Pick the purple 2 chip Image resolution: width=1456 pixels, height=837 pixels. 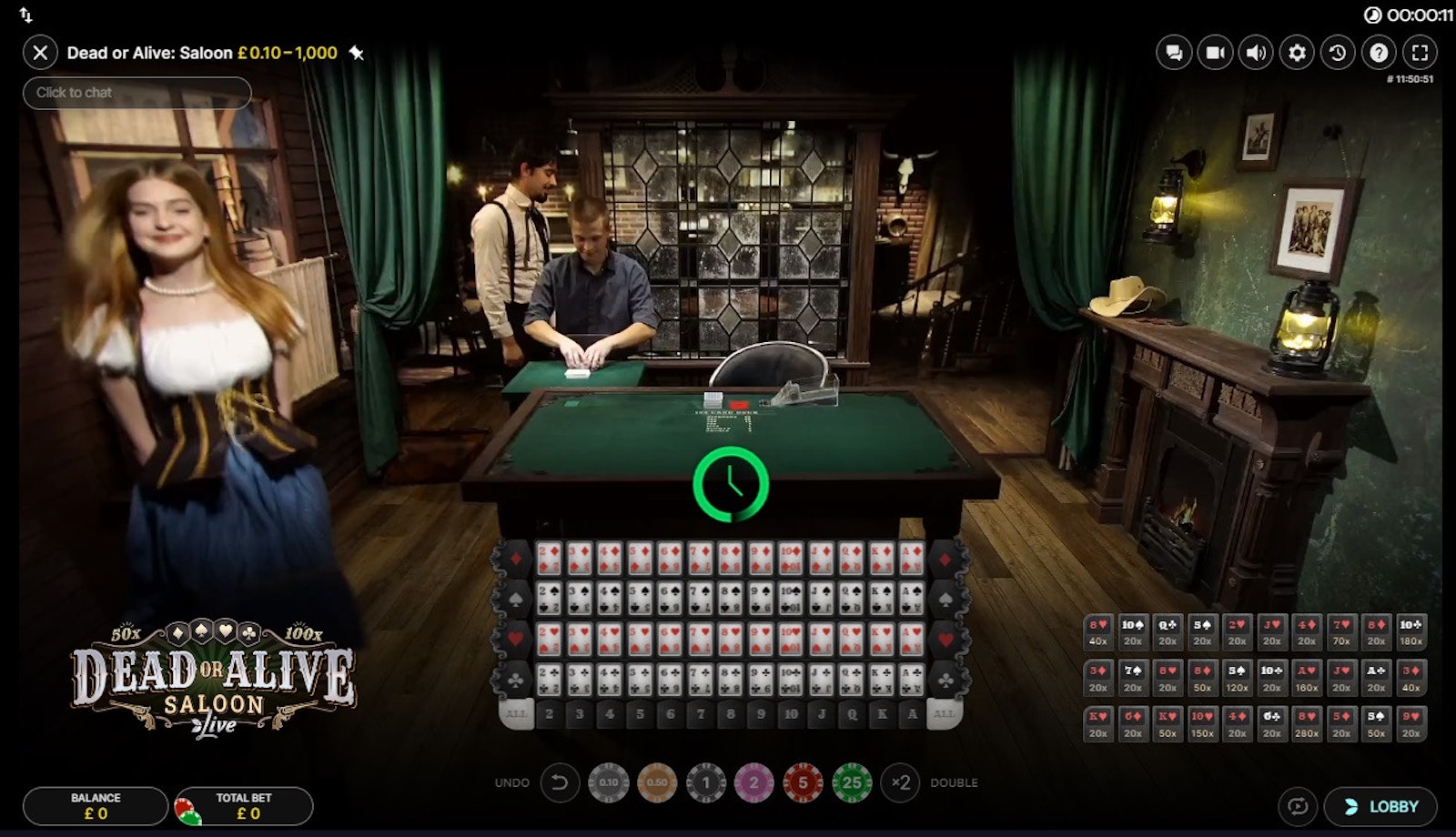[x=753, y=782]
